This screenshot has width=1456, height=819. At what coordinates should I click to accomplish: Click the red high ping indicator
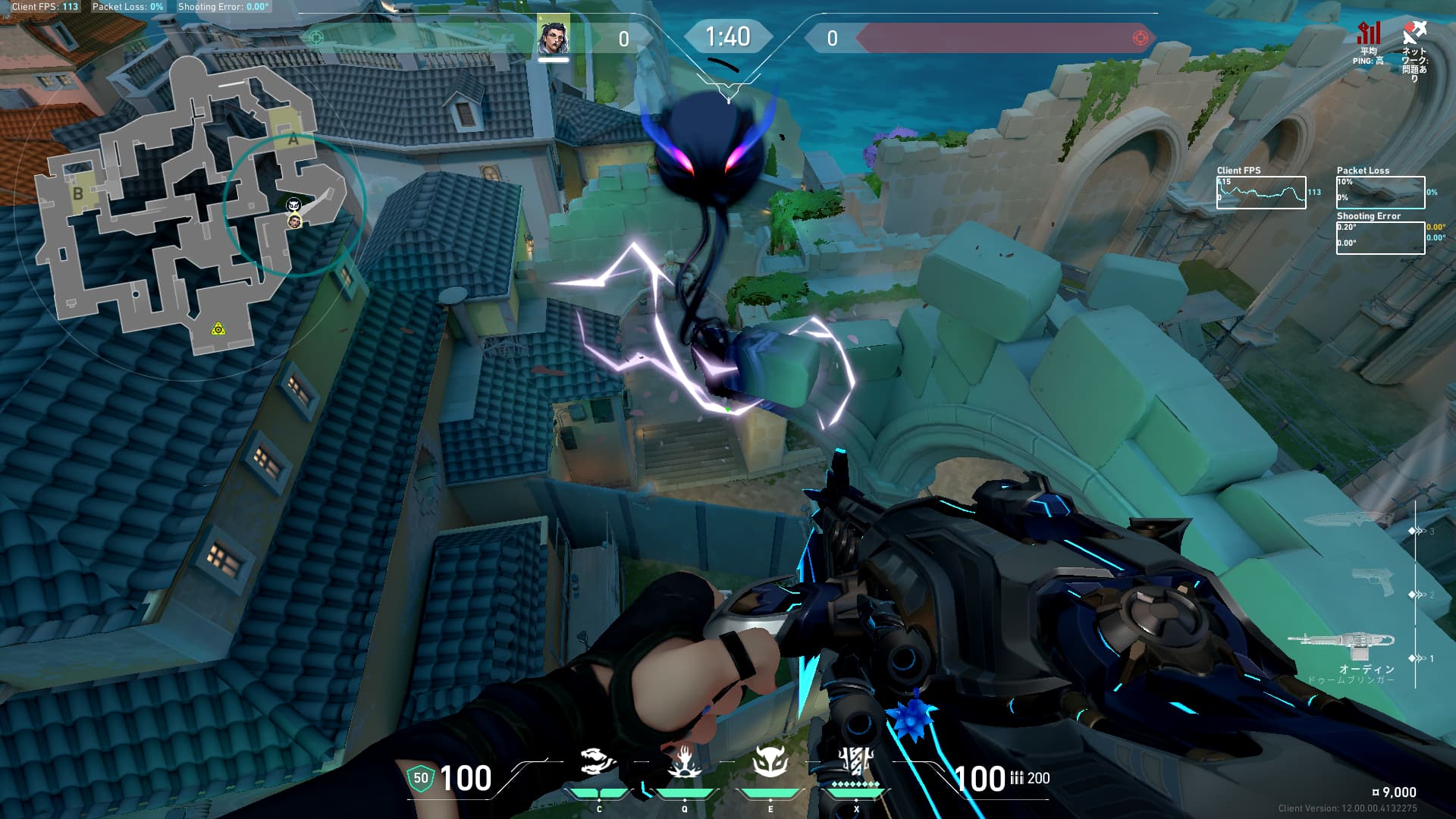tap(1369, 34)
